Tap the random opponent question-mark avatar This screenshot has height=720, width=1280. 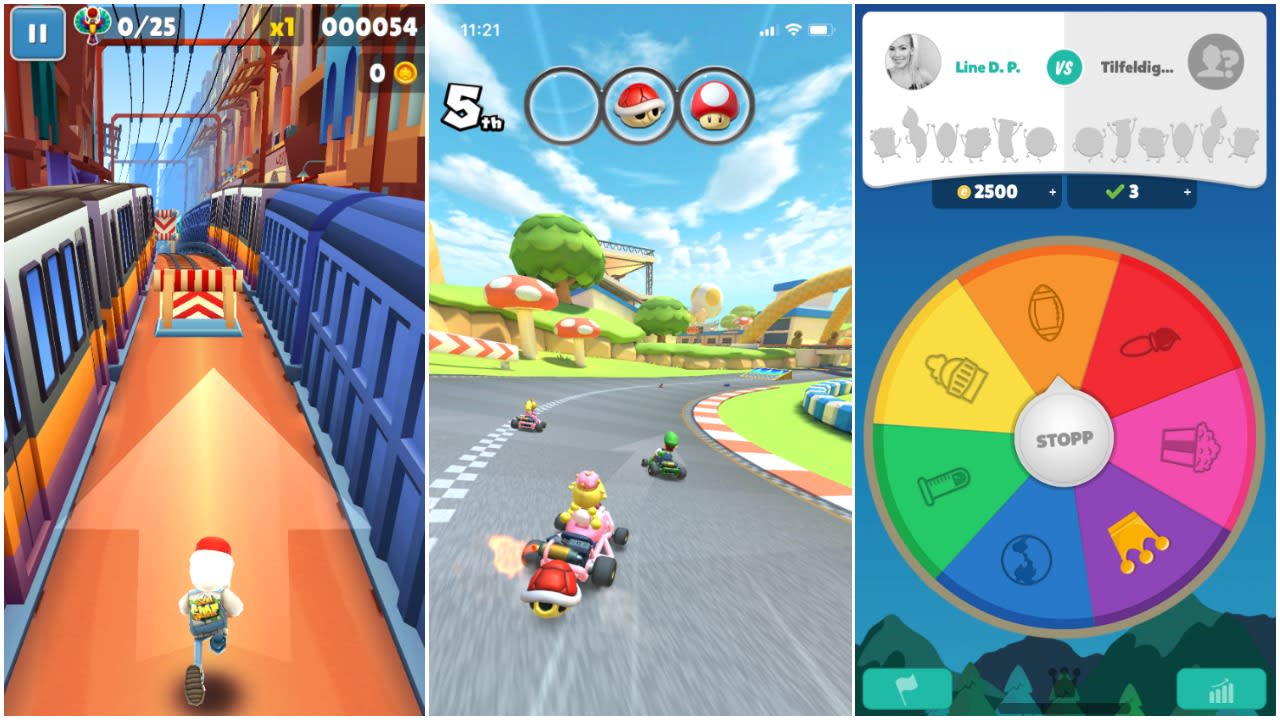(x=1216, y=62)
